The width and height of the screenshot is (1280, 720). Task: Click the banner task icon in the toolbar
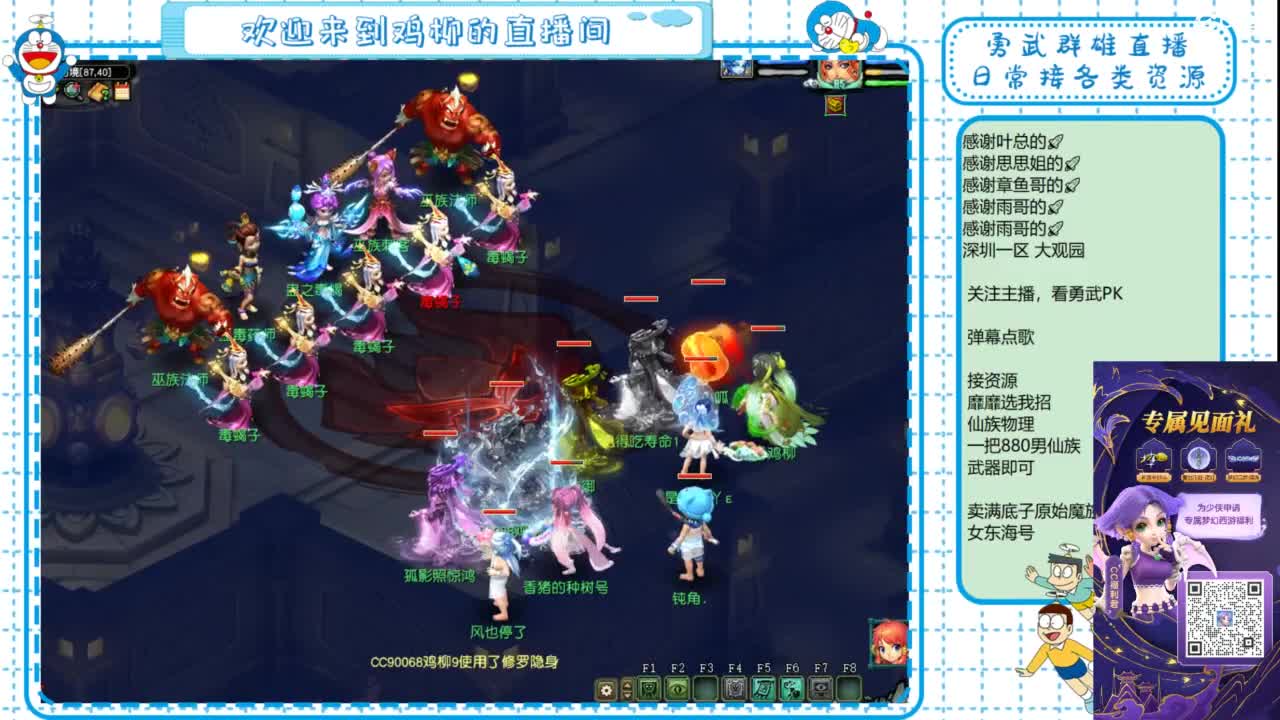pos(764,689)
